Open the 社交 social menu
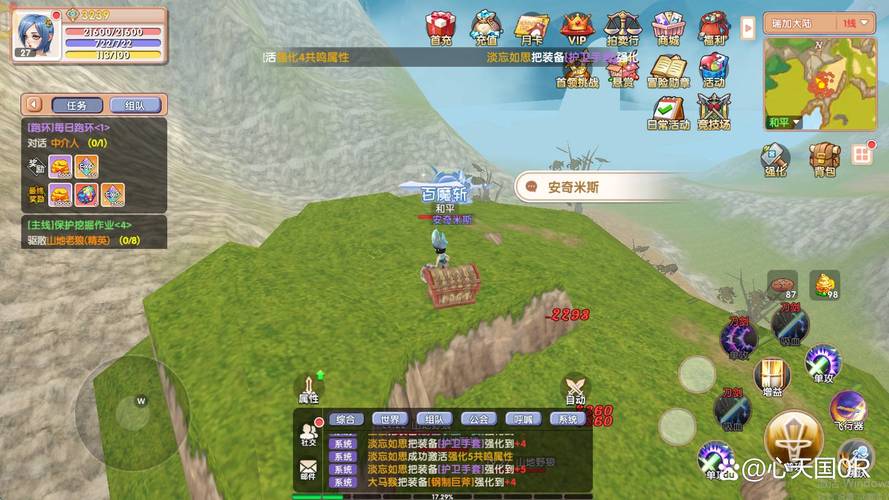Viewport: 889px width, 500px height. pyautogui.click(x=308, y=433)
